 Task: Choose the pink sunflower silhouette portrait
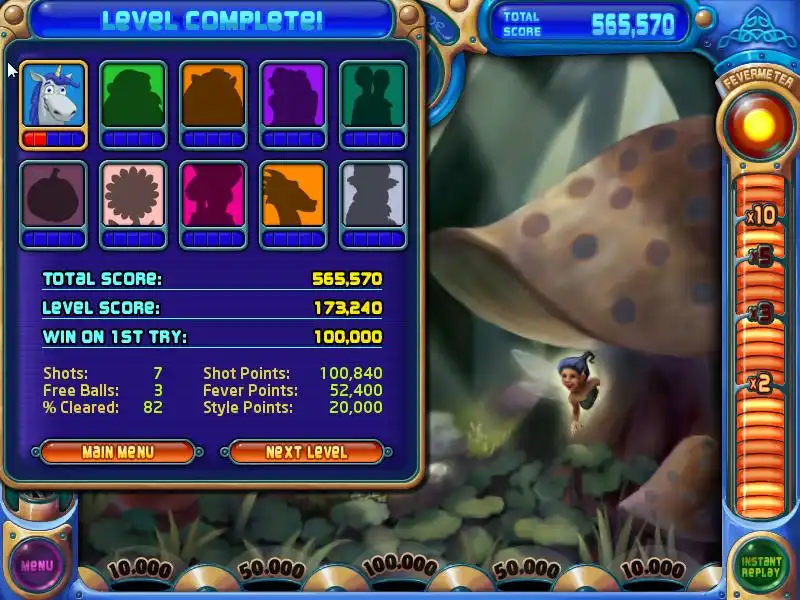(x=133, y=196)
